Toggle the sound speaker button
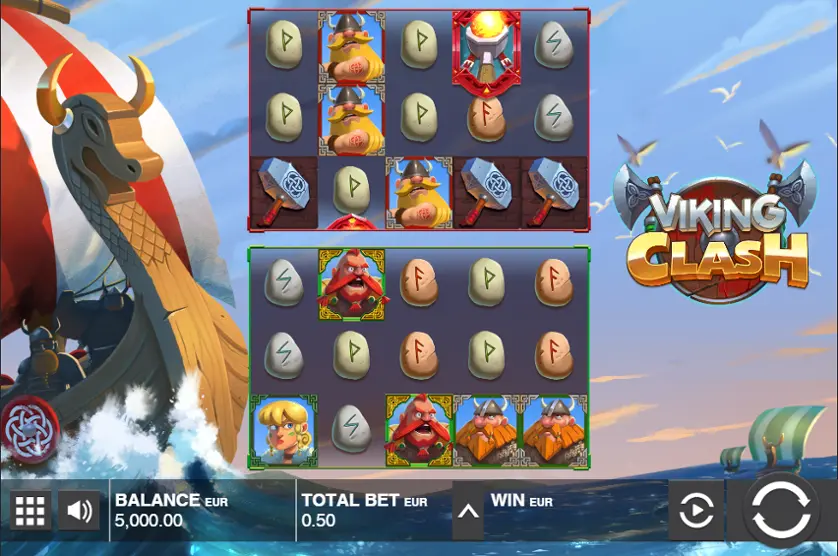838x556 pixels. click(x=79, y=511)
